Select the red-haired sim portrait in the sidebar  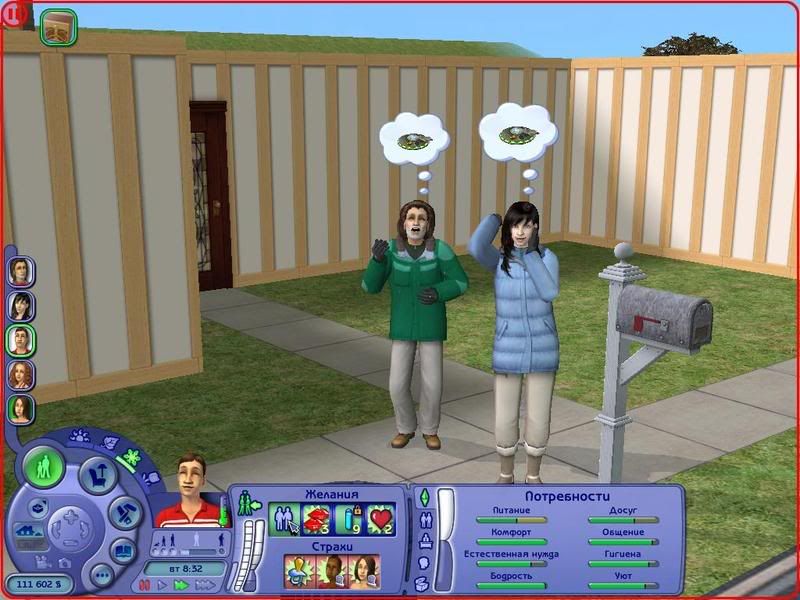21,374
